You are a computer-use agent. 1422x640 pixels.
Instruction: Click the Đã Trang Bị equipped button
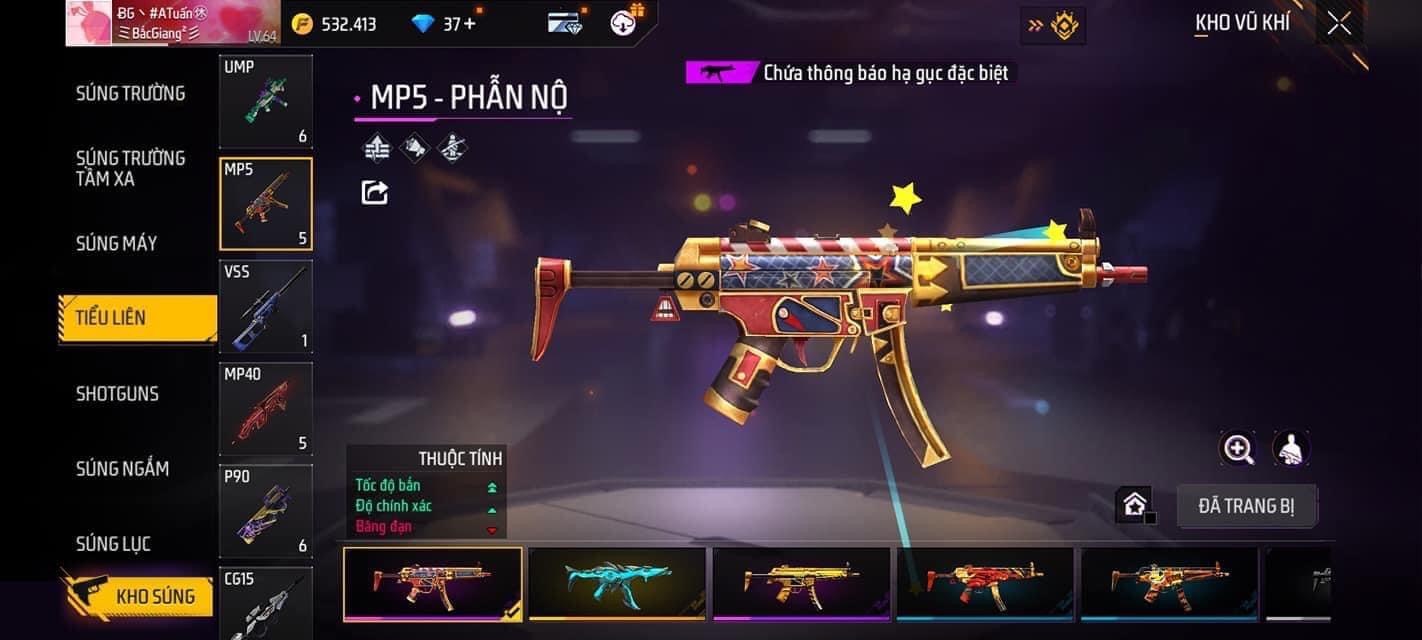pyautogui.click(x=1246, y=506)
